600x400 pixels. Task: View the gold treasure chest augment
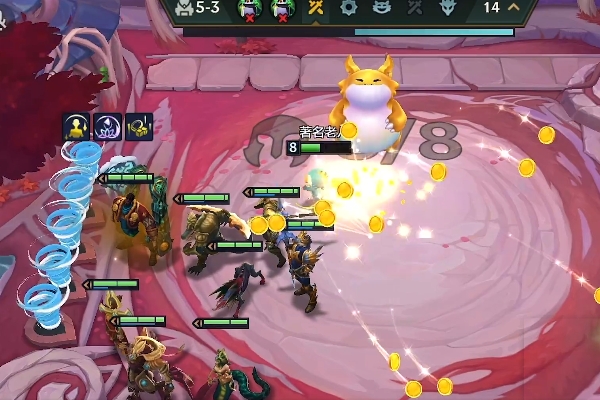[139, 126]
